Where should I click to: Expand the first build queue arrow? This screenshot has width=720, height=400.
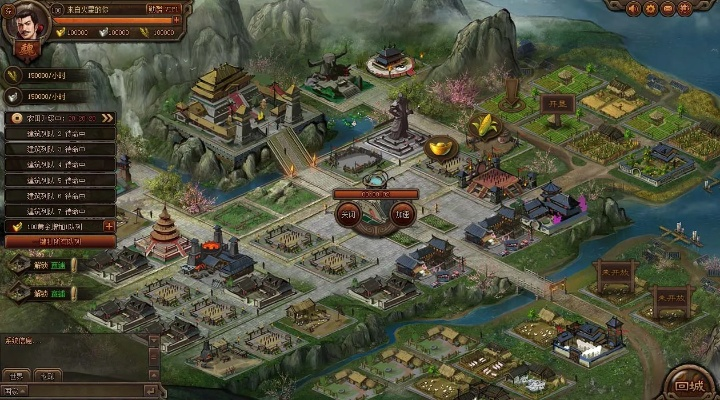(108, 117)
